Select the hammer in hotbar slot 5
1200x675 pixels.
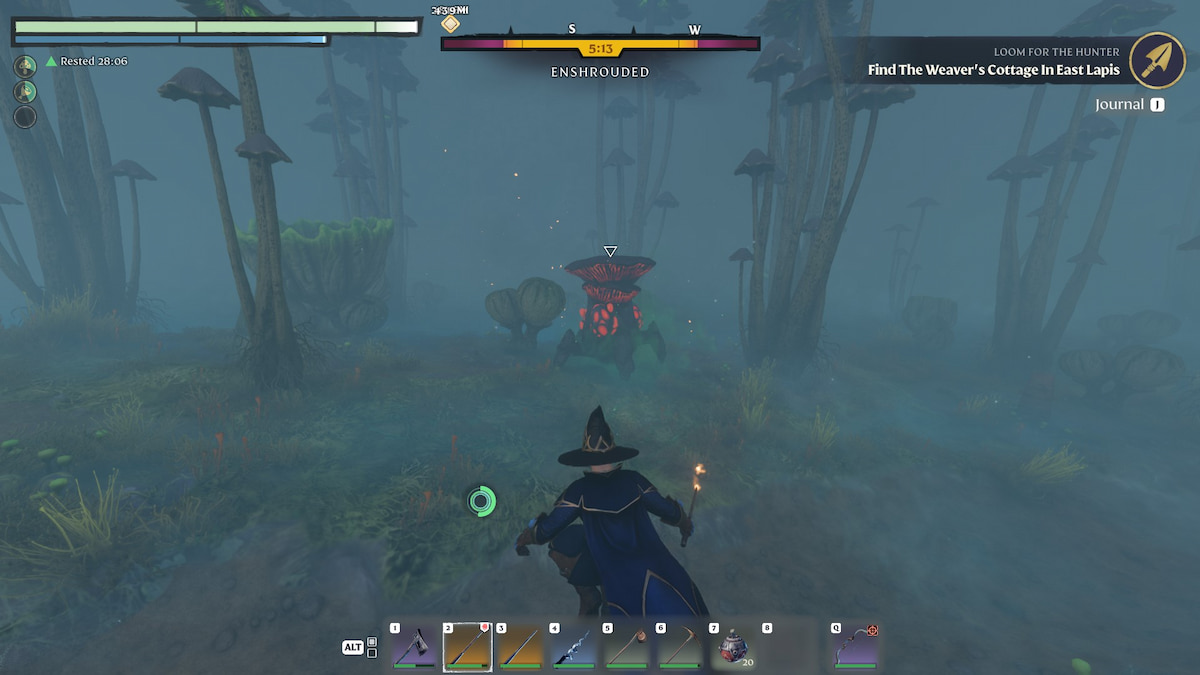coord(626,647)
